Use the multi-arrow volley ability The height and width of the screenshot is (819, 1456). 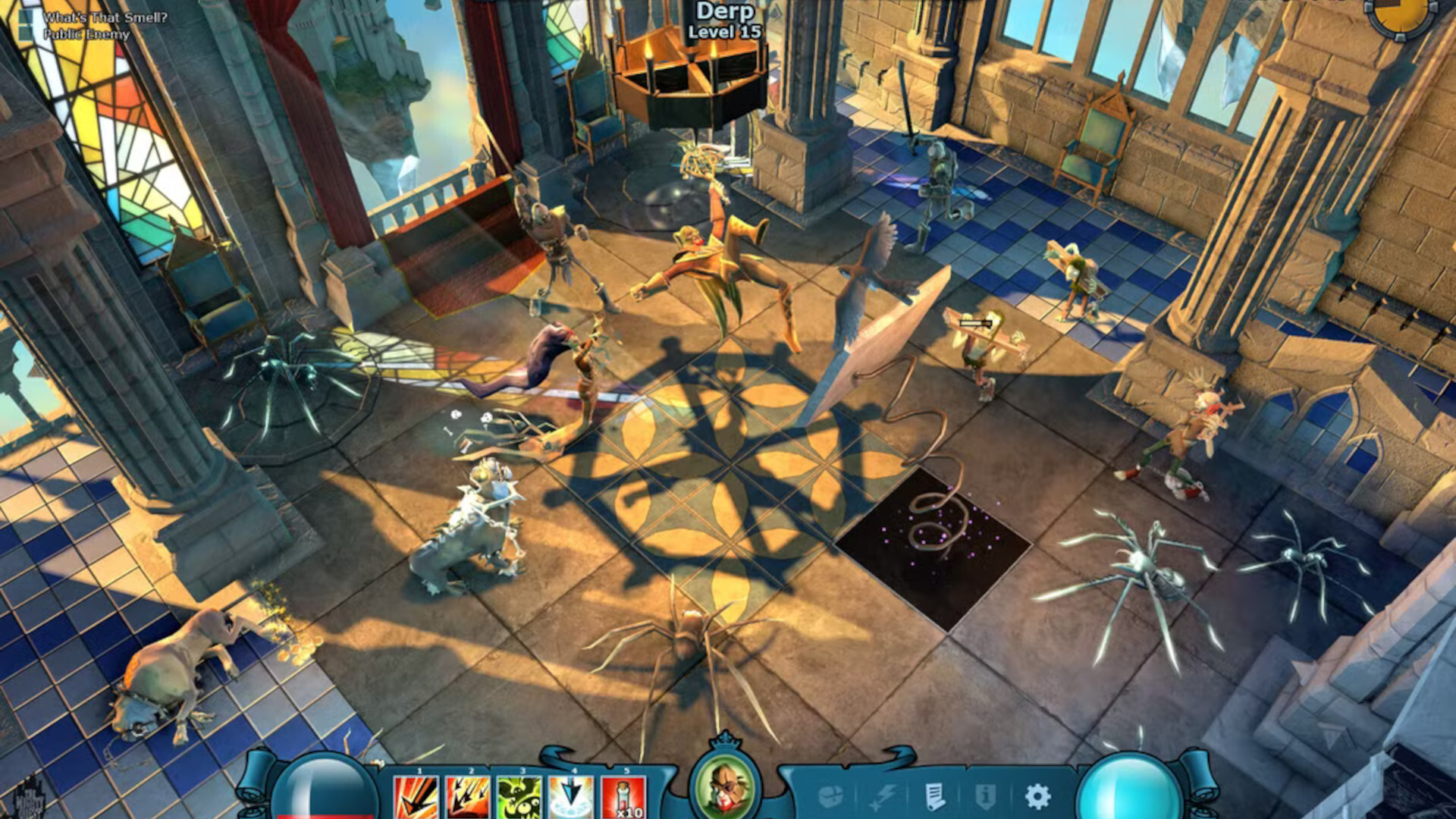(467, 798)
